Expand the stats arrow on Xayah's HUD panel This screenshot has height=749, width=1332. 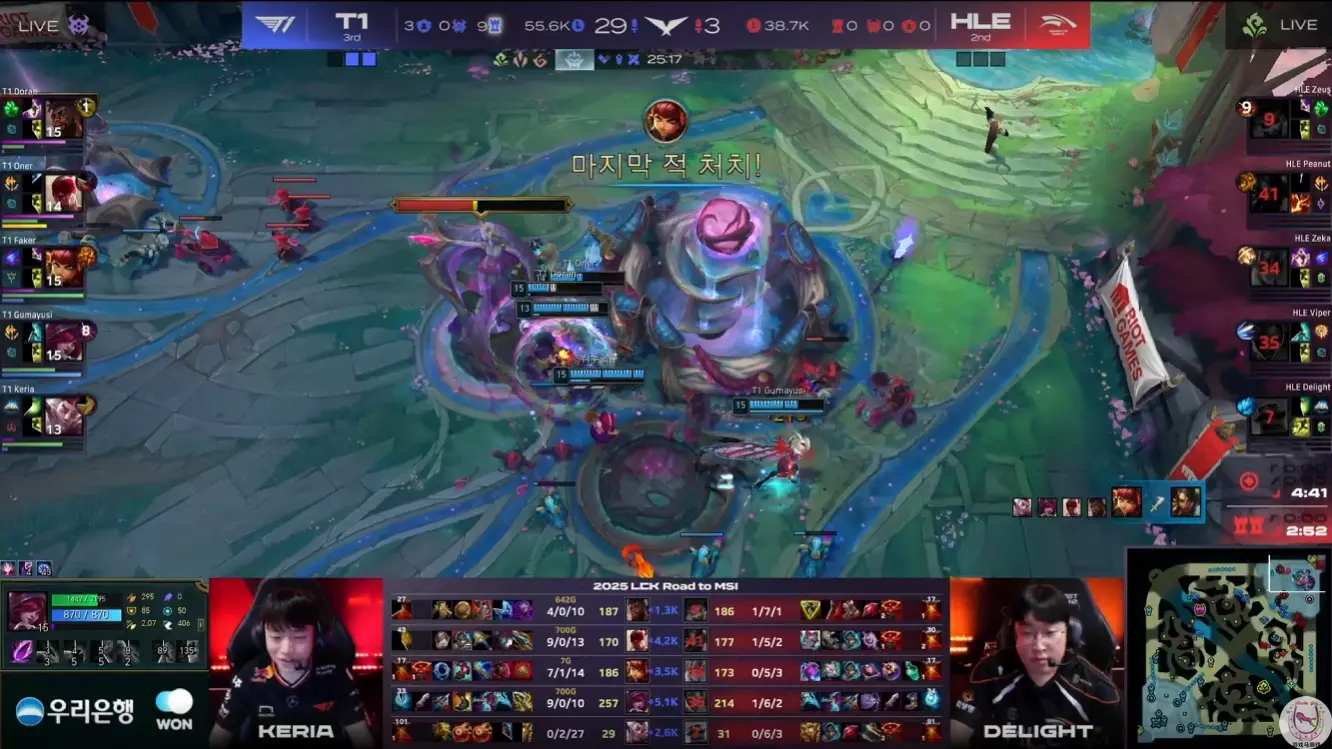point(200,625)
